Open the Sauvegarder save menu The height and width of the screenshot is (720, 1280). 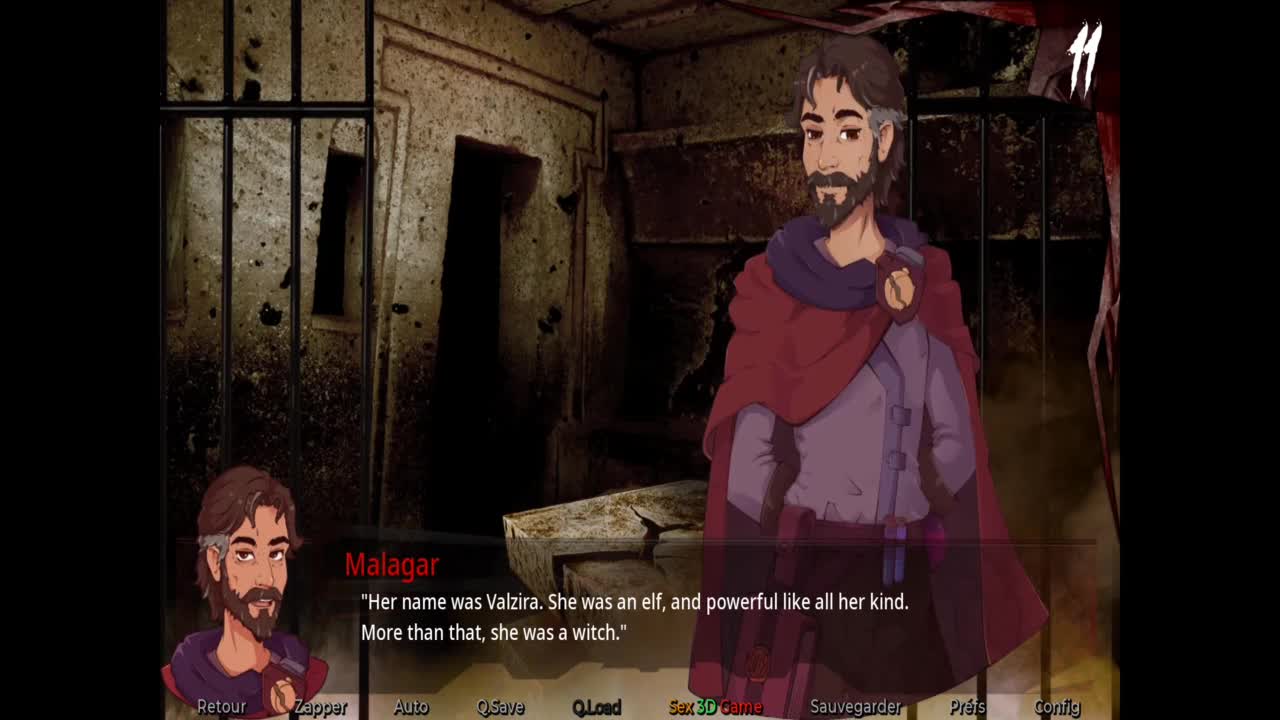click(855, 707)
